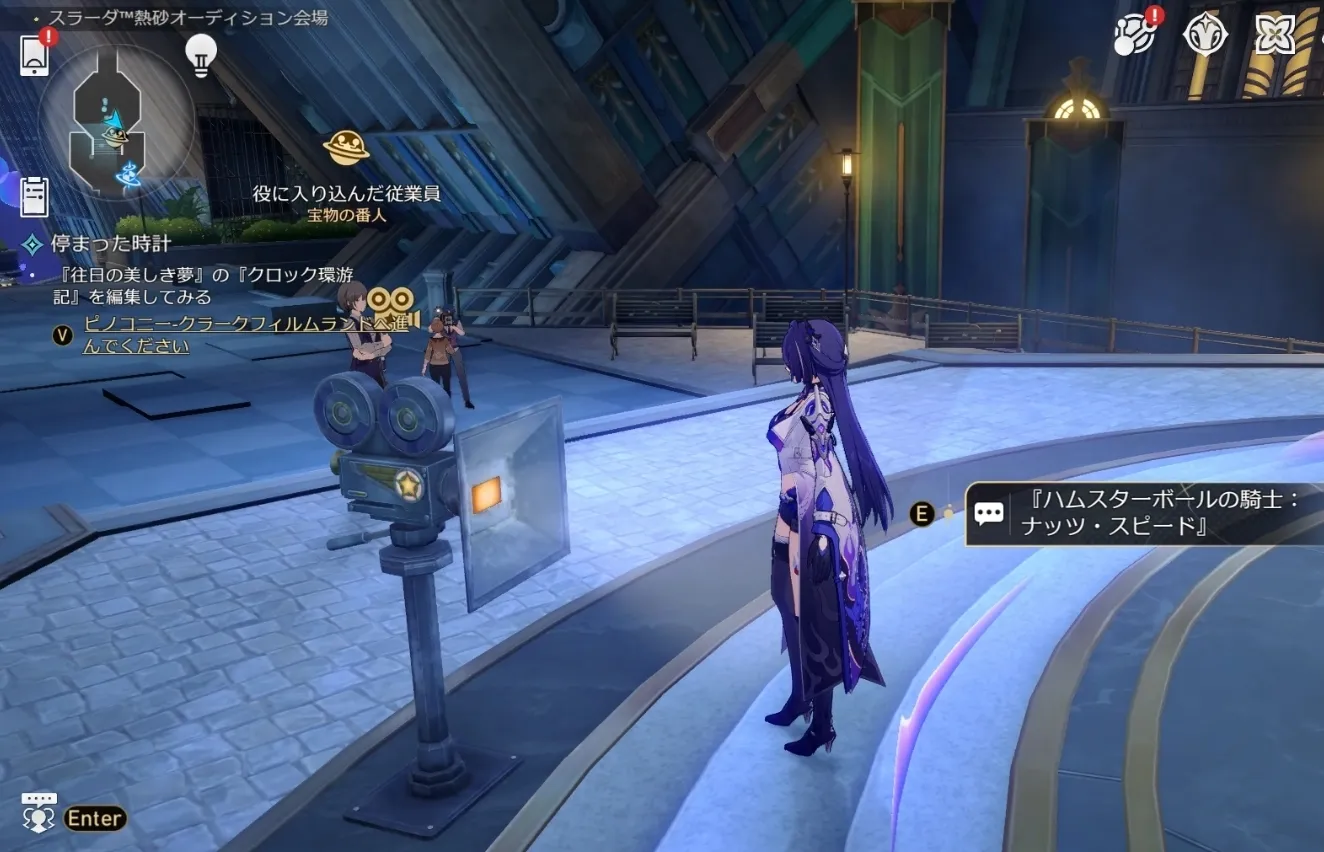Open the four-petal pinwheel icon
The height and width of the screenshot is (852, 1324).
[1275, 35]
